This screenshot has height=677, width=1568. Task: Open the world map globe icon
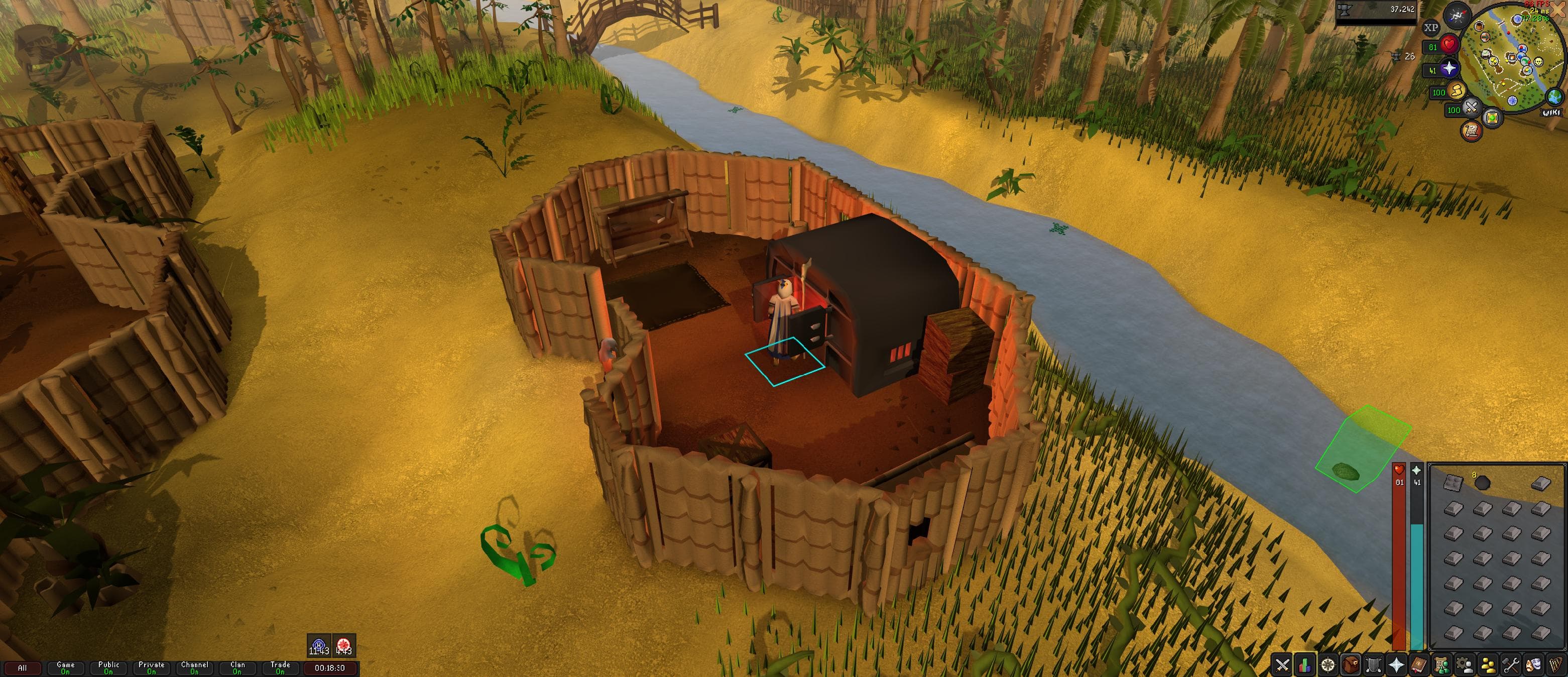[1554, 97]
